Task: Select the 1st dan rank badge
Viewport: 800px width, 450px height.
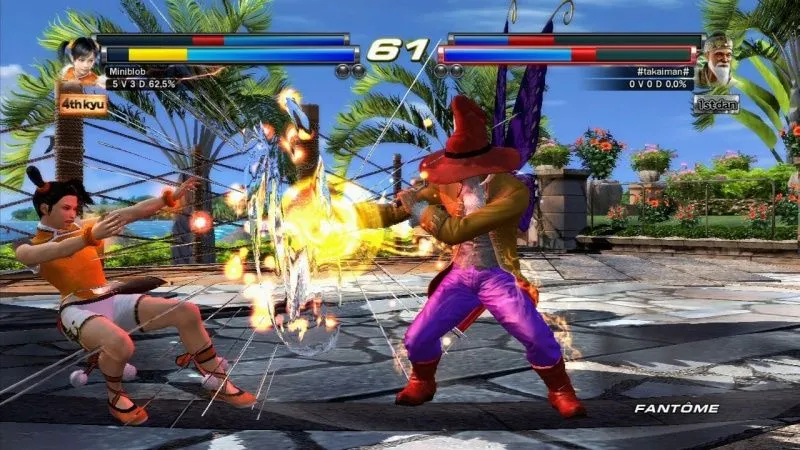Action: point(716,103)
